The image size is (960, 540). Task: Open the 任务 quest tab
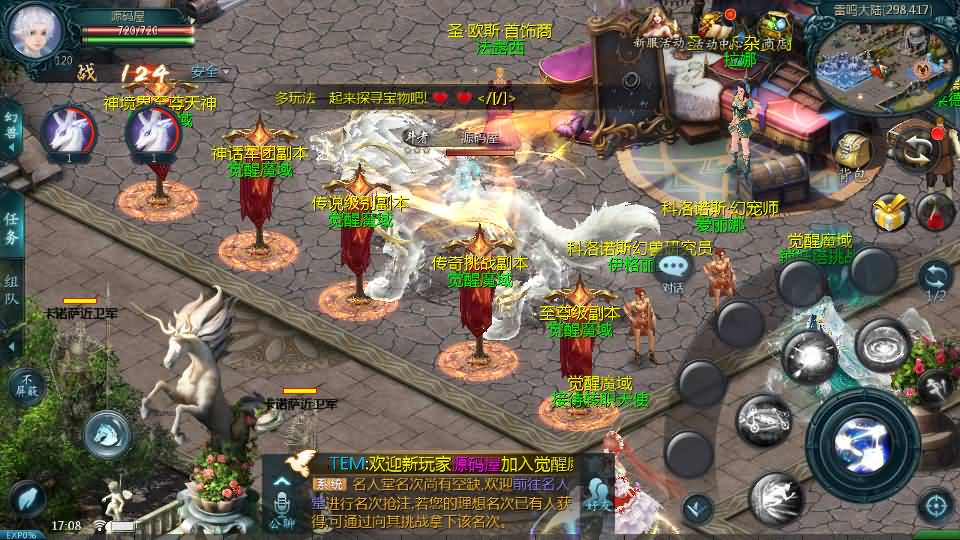coord(12,229)
